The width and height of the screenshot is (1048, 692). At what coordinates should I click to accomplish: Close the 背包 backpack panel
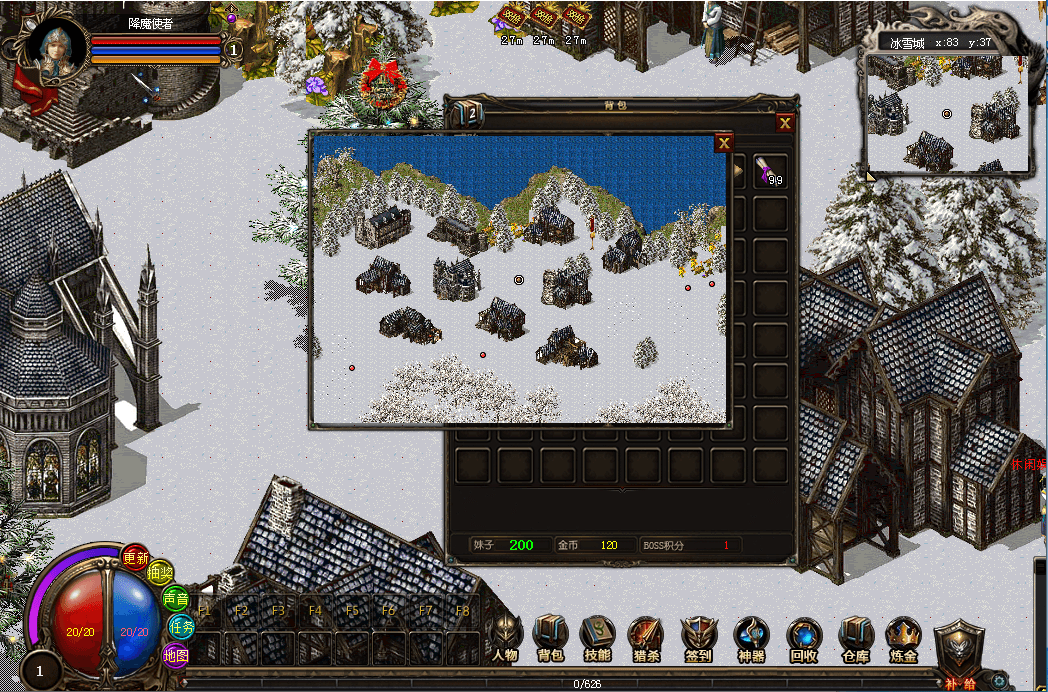click(786, 123)
